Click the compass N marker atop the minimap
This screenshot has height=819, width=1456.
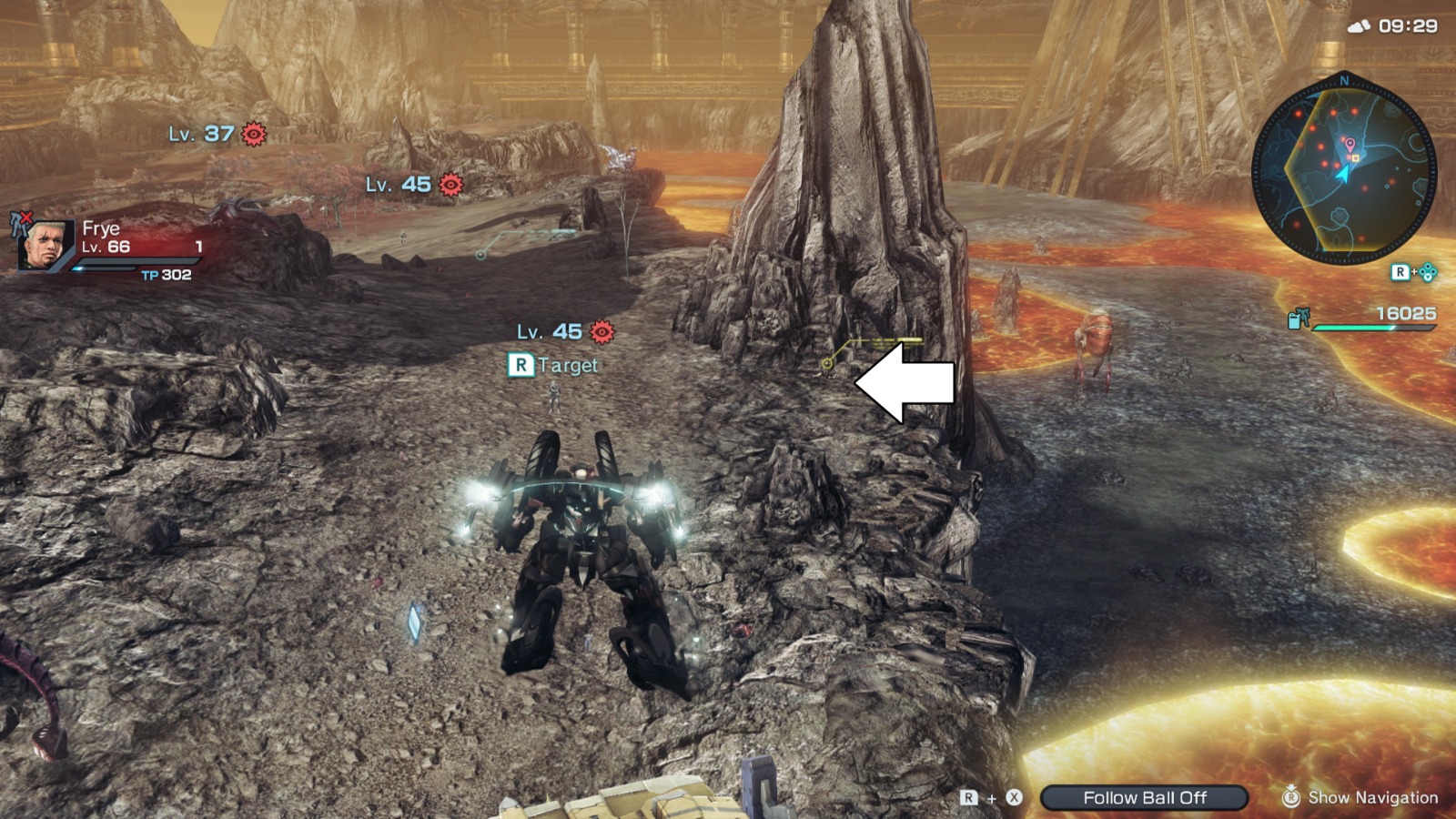click(1344, 80)
